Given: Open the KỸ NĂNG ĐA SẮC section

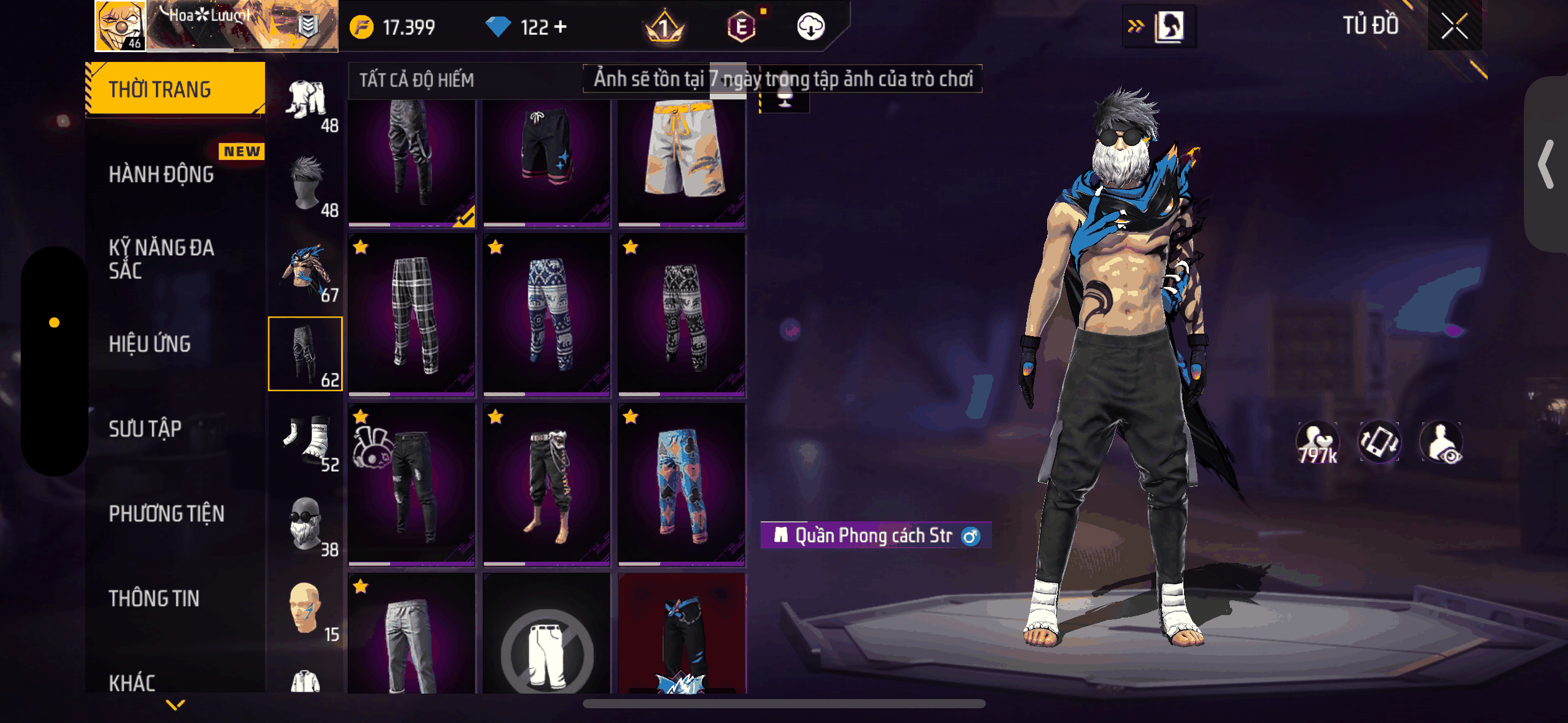Looking at the screenshot, I should 161,259.
